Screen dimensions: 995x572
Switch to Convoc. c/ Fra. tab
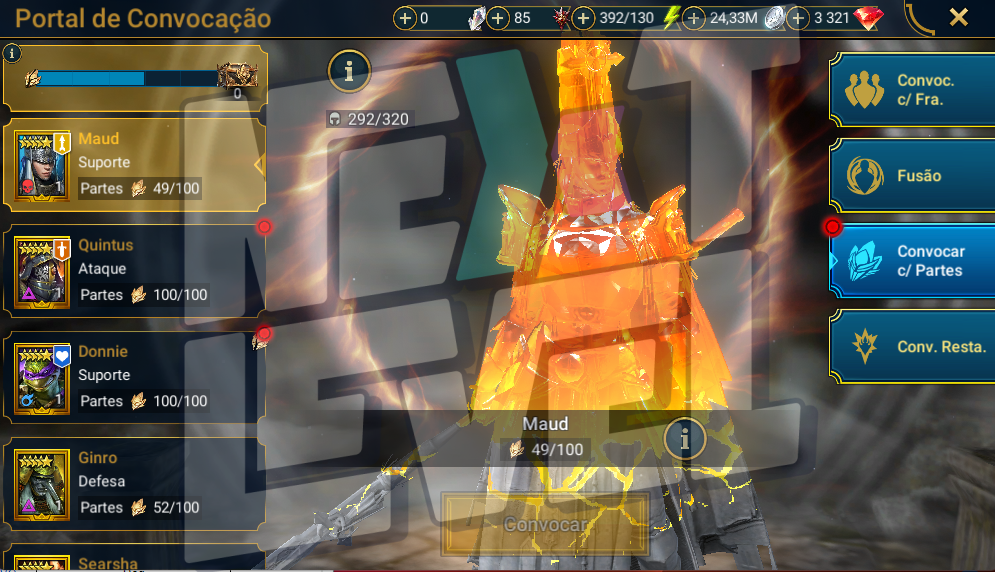click(x=912, y=90)
